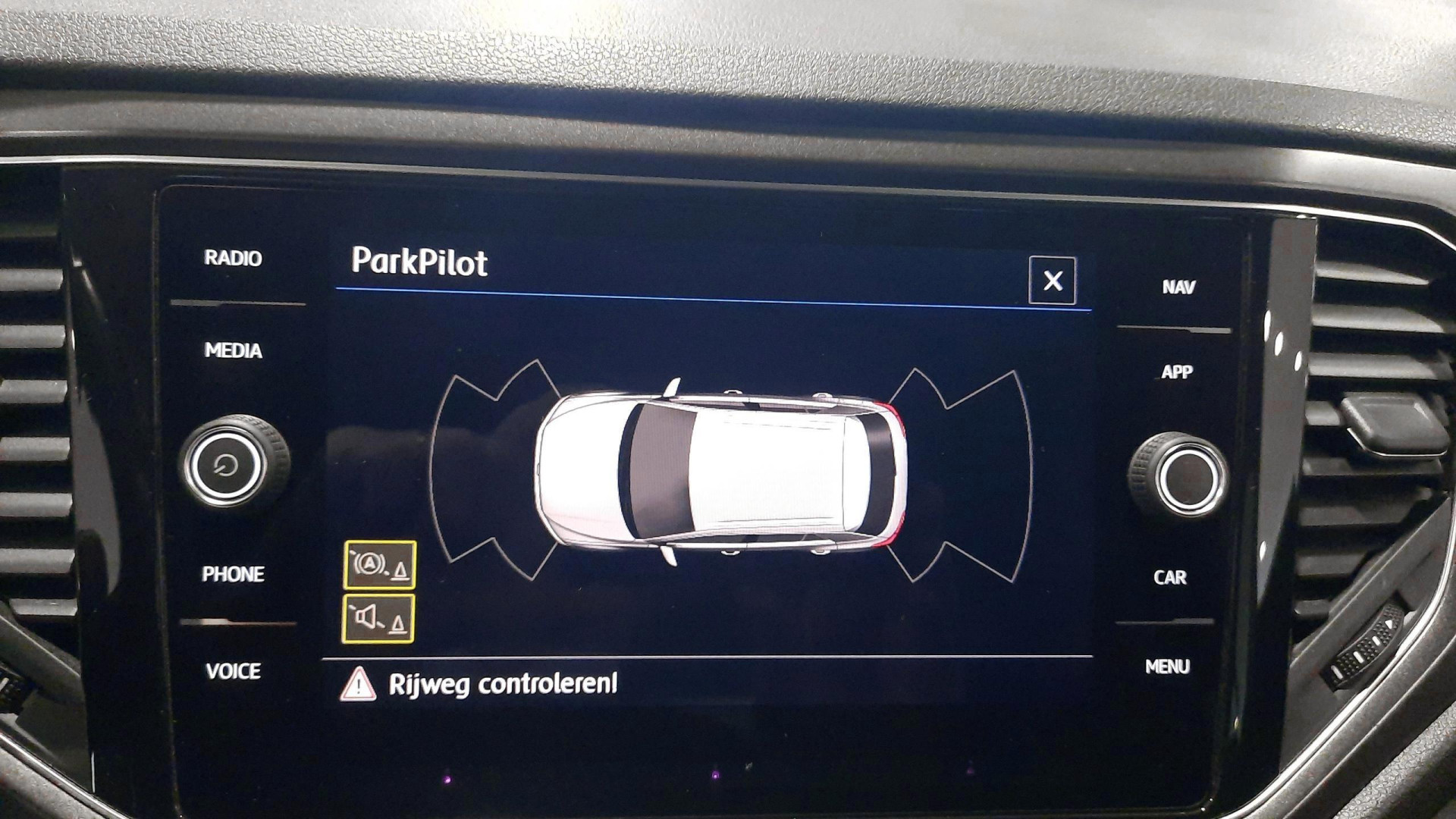
Task: Close the ParkPilot screen
Action: [x=1052, y=281]
